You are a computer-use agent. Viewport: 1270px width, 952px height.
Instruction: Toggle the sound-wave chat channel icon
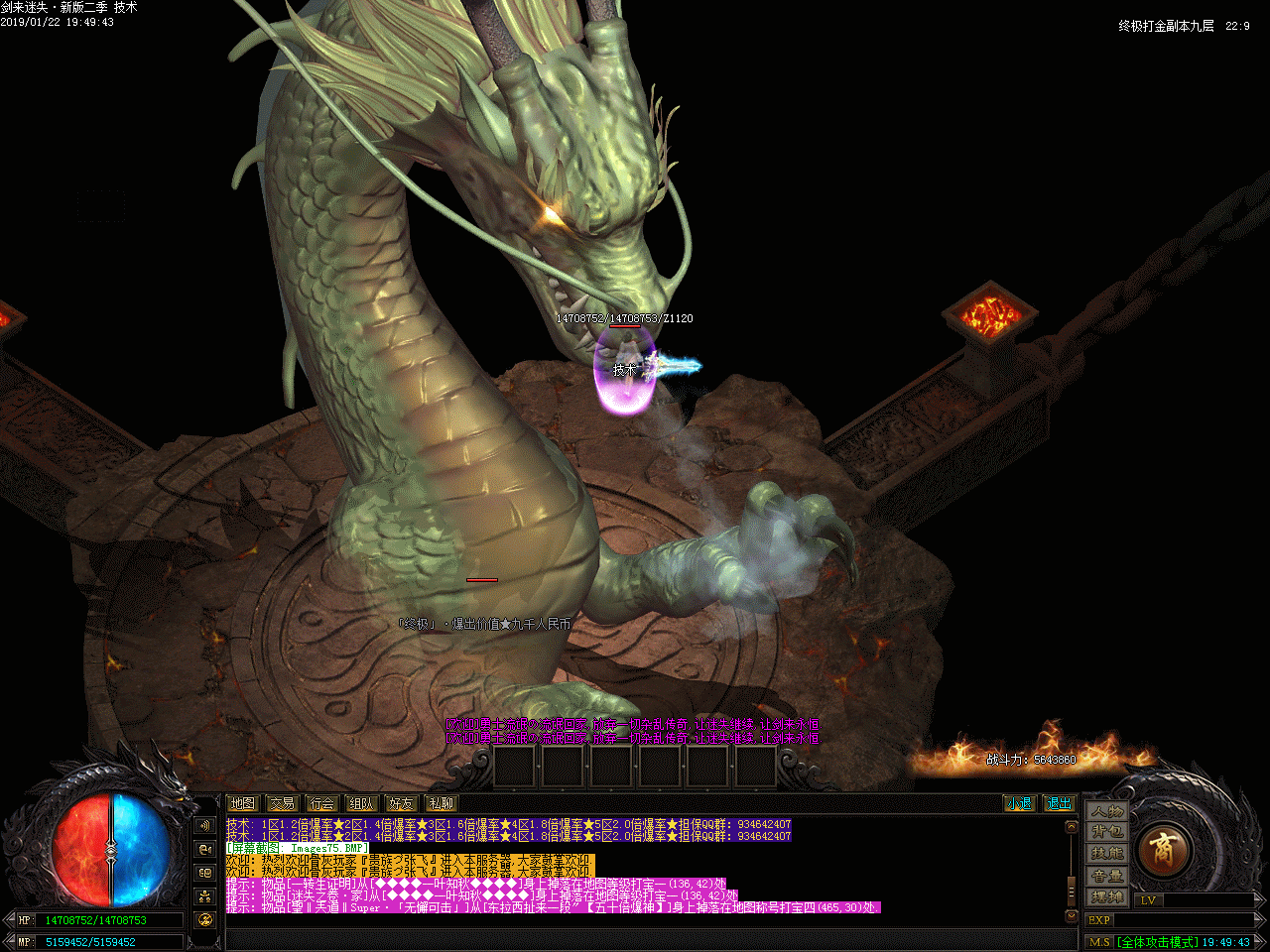(x=205, y=825)
